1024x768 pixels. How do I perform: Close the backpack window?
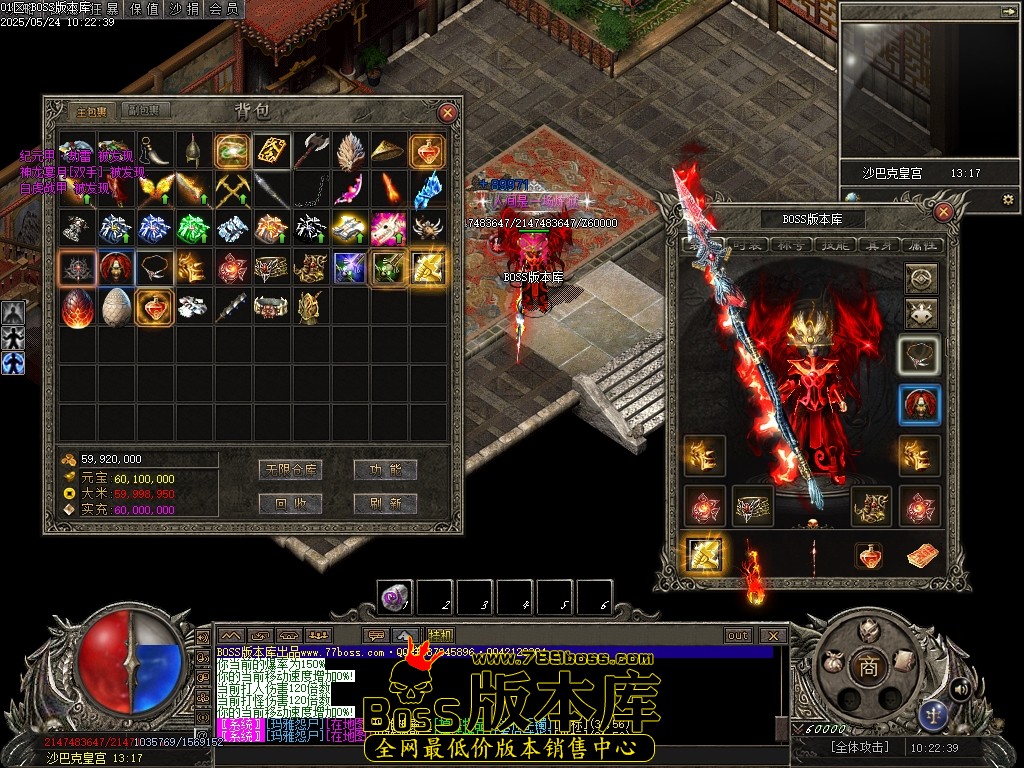coord(448,113)
